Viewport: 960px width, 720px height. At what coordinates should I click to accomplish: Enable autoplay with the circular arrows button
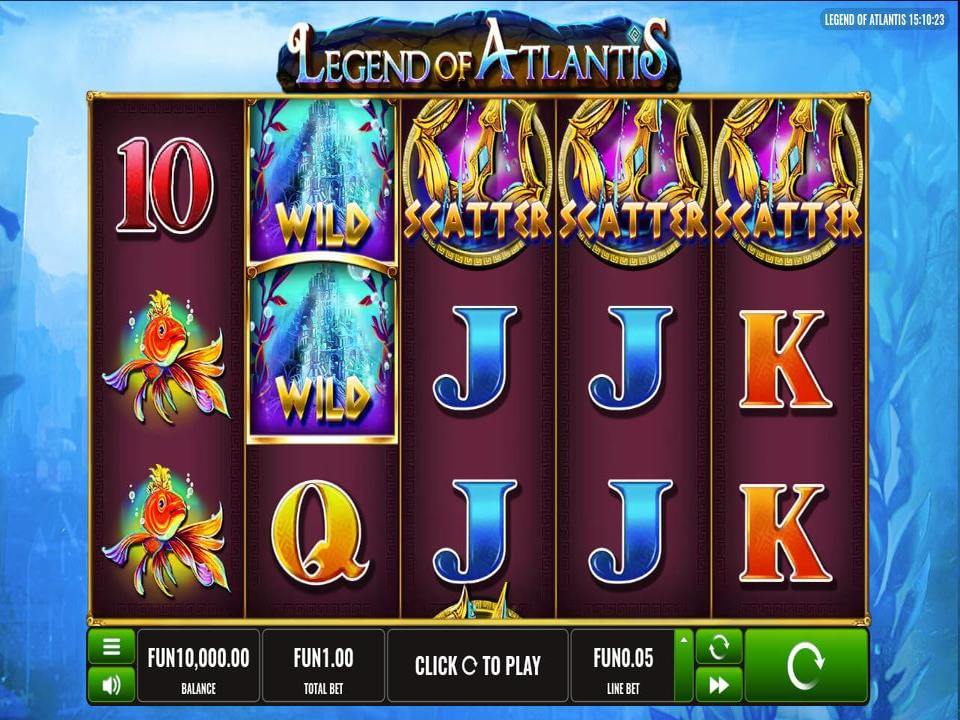click(718, 647)
